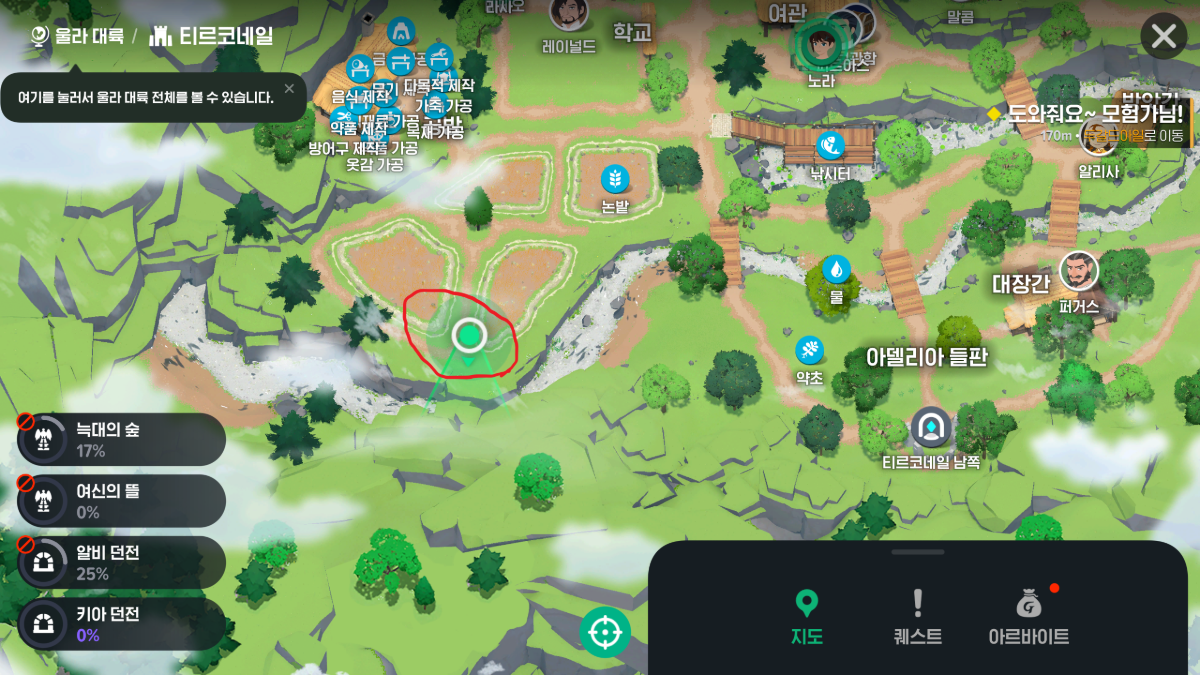1200x675 pixels.
Task: Select the 낚시터 fishing spot marker
Action: [x=829, y=146]
